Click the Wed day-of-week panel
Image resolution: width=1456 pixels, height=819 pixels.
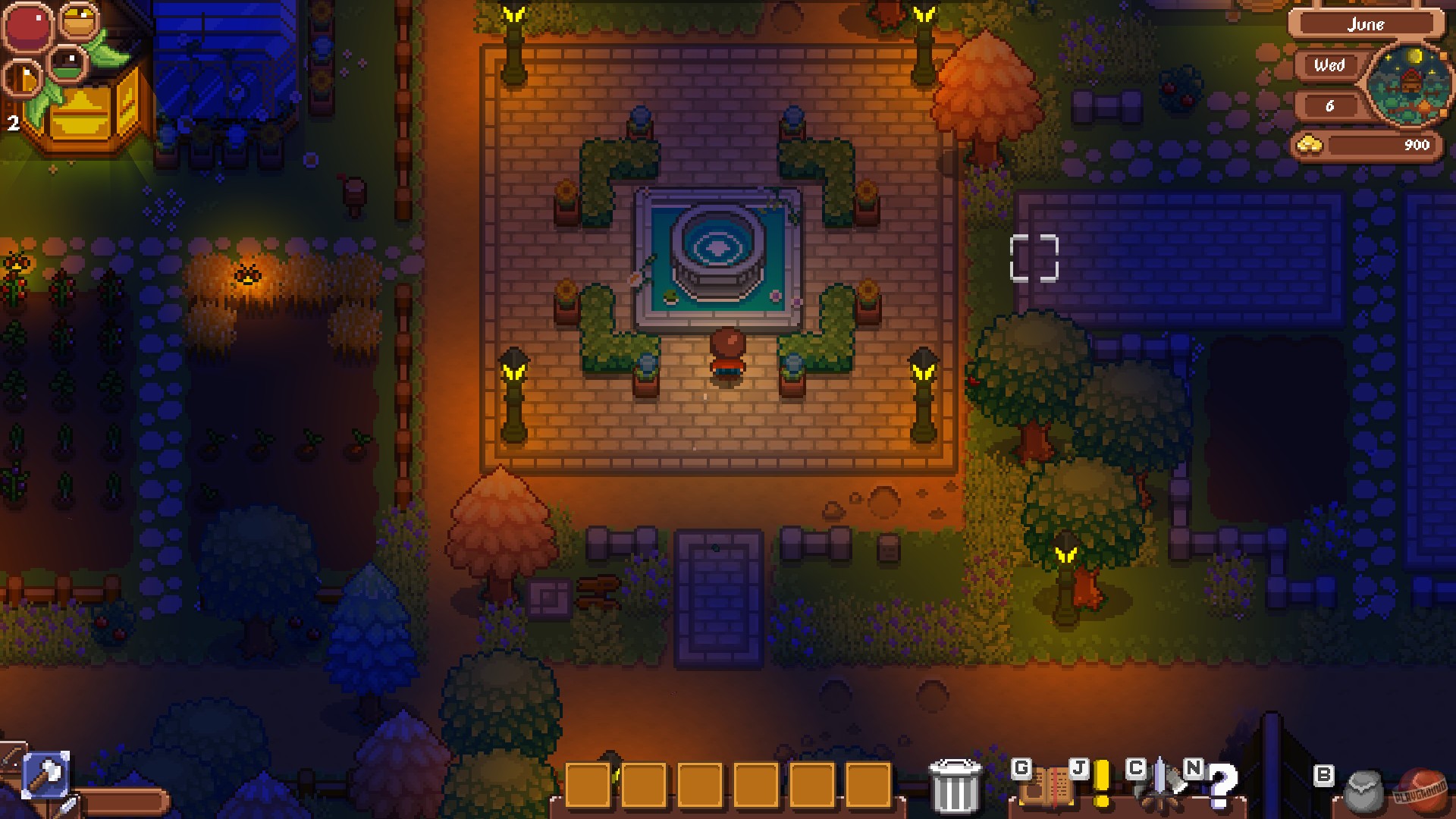click(x=1331, y=67)
